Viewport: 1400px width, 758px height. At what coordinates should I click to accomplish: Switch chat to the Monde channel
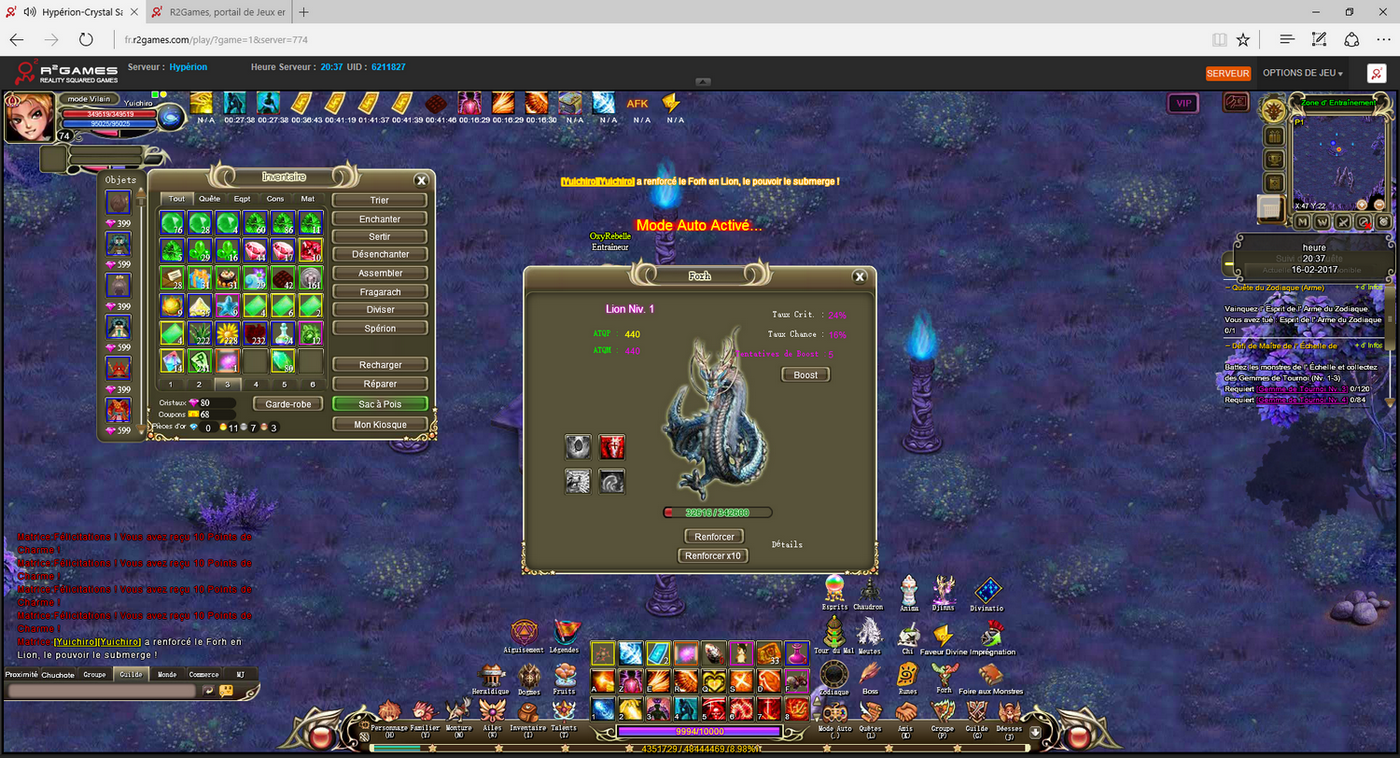pyautogui.click(x=167, y=675)
